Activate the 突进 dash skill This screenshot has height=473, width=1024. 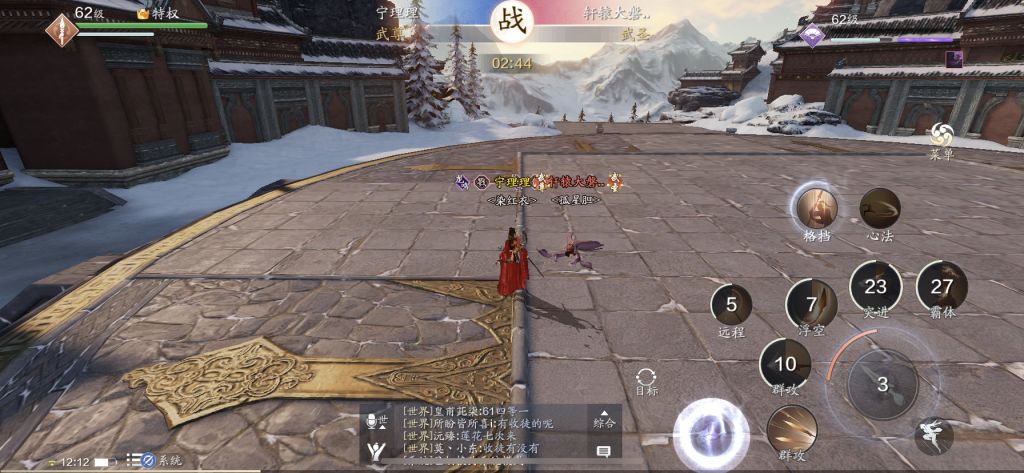875,286
